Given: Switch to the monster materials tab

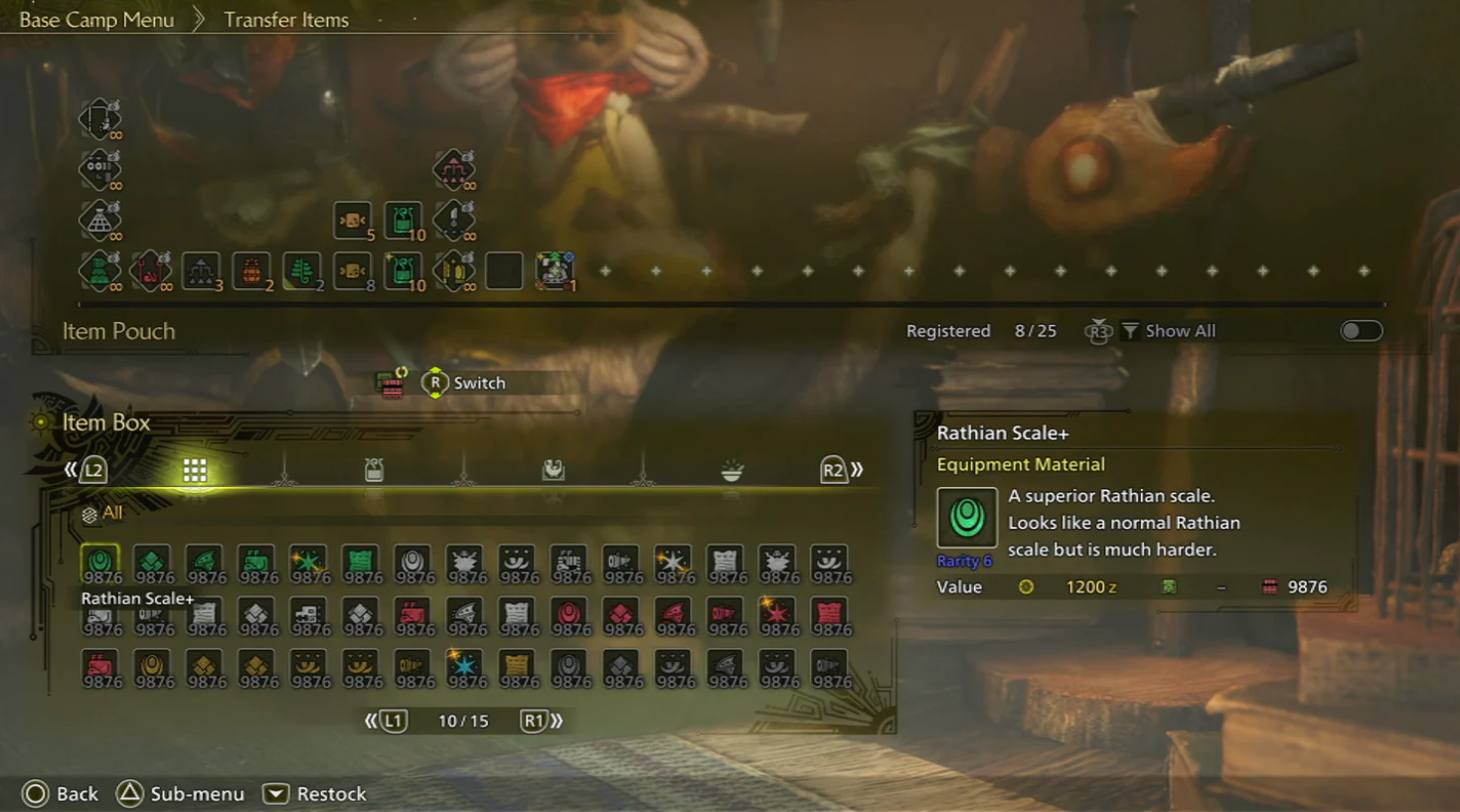Looking at the screenshot, I should tap(553, 470).
